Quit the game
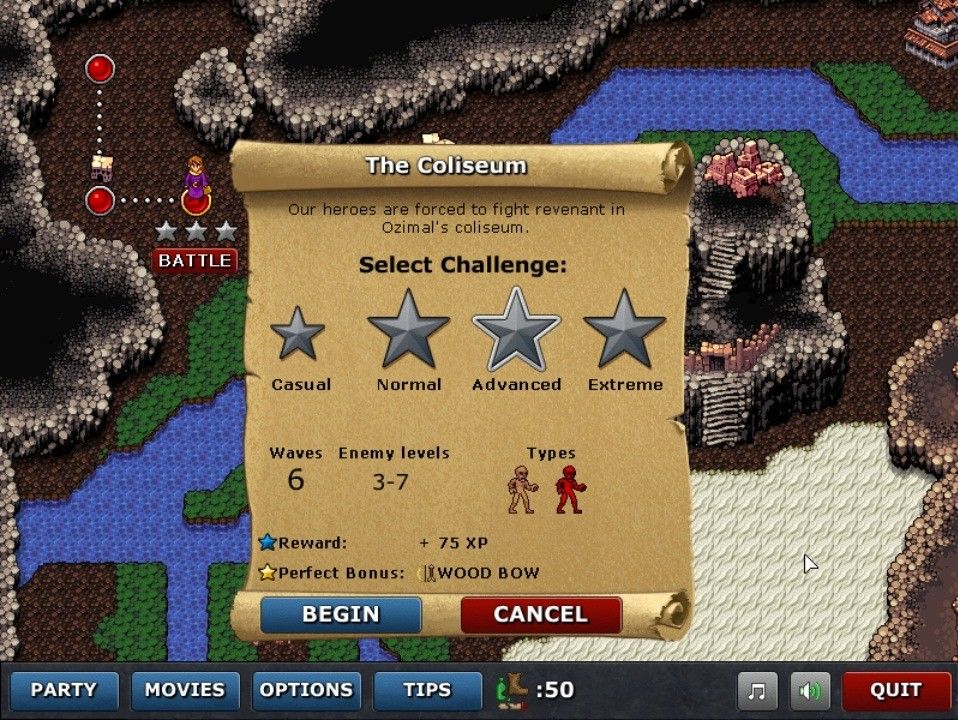 (896, 690)
